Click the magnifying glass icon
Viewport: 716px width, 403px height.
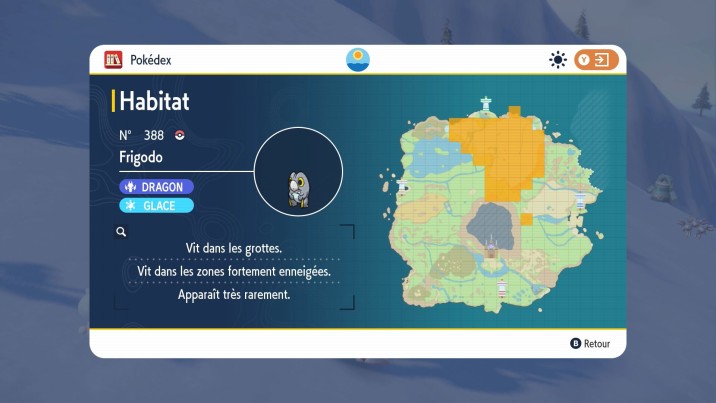[121, 231]
